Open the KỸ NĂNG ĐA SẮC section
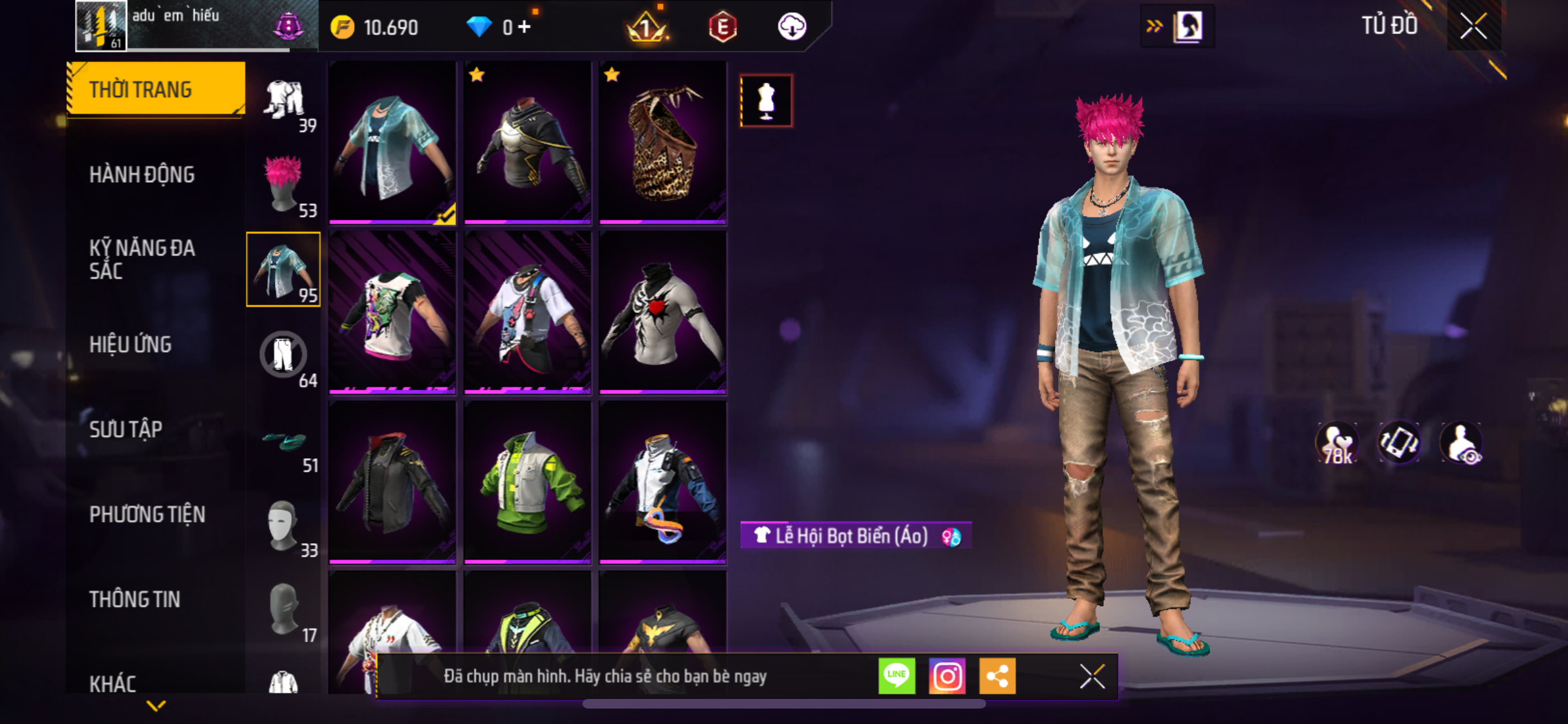This screenshot has width=1568, height=724. tap(142, 259)
